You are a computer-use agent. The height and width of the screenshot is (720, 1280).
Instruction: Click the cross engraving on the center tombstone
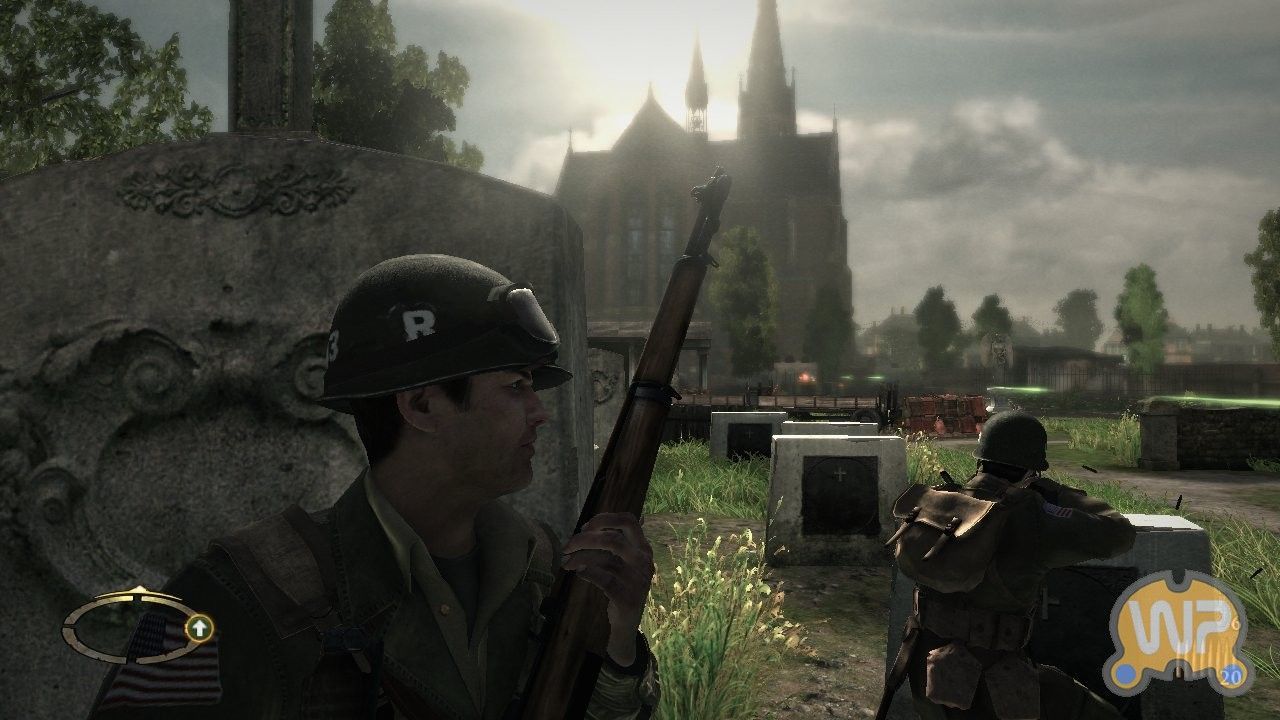(838, 475)
